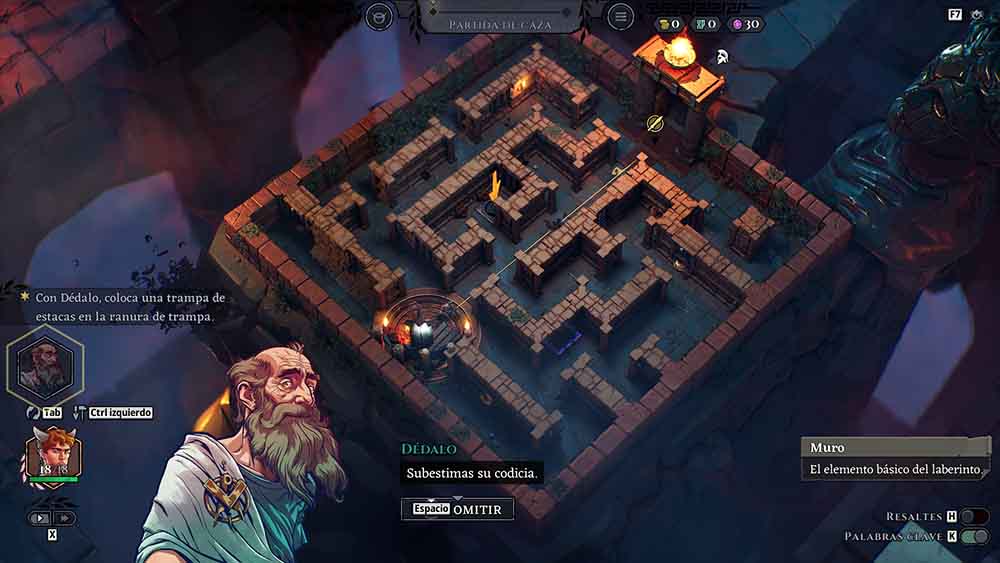Skip the dialogue with the Omitir button

coord(457,509)
